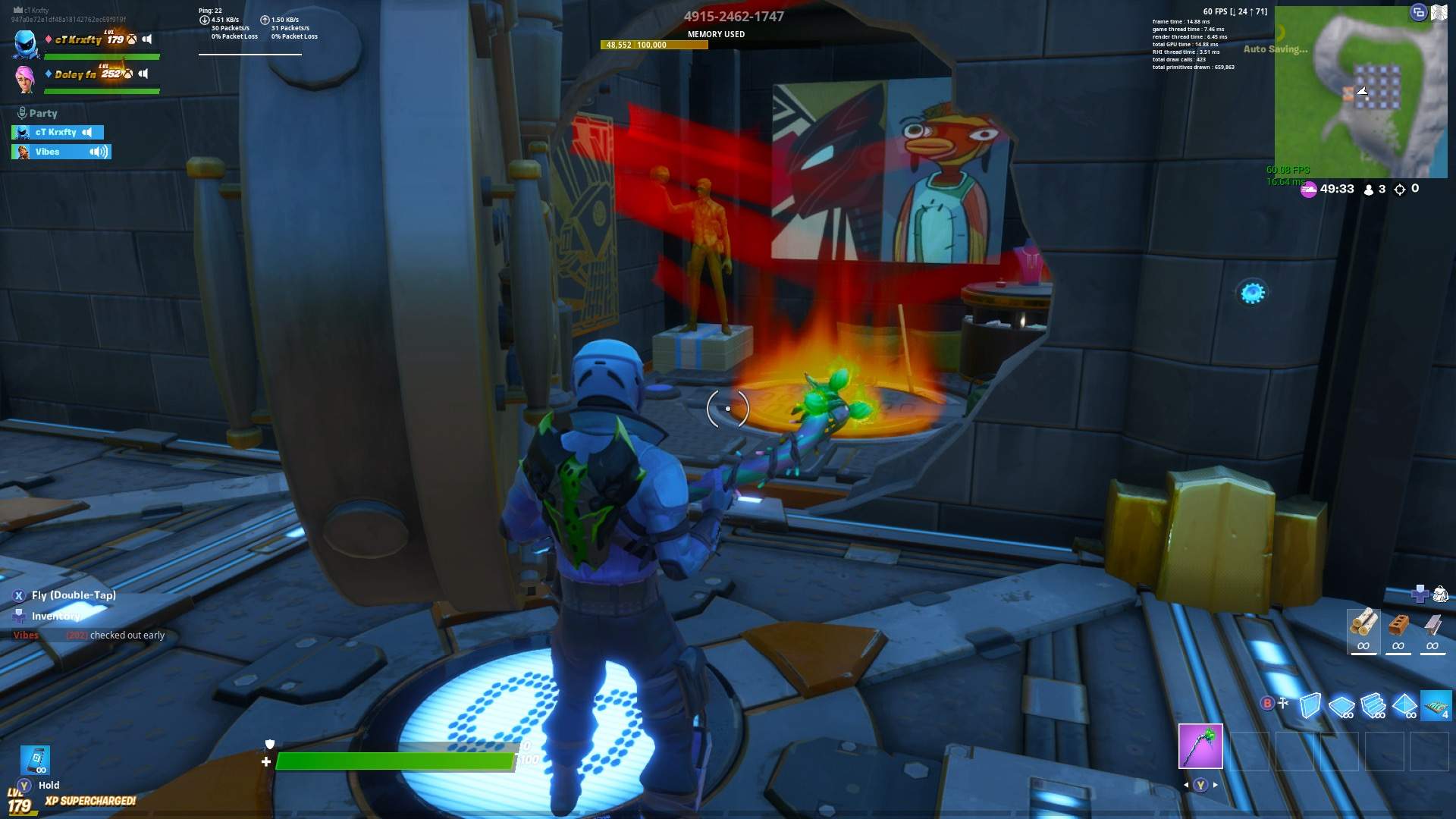Select the pyramid roof building piece

coord(1404,705)
